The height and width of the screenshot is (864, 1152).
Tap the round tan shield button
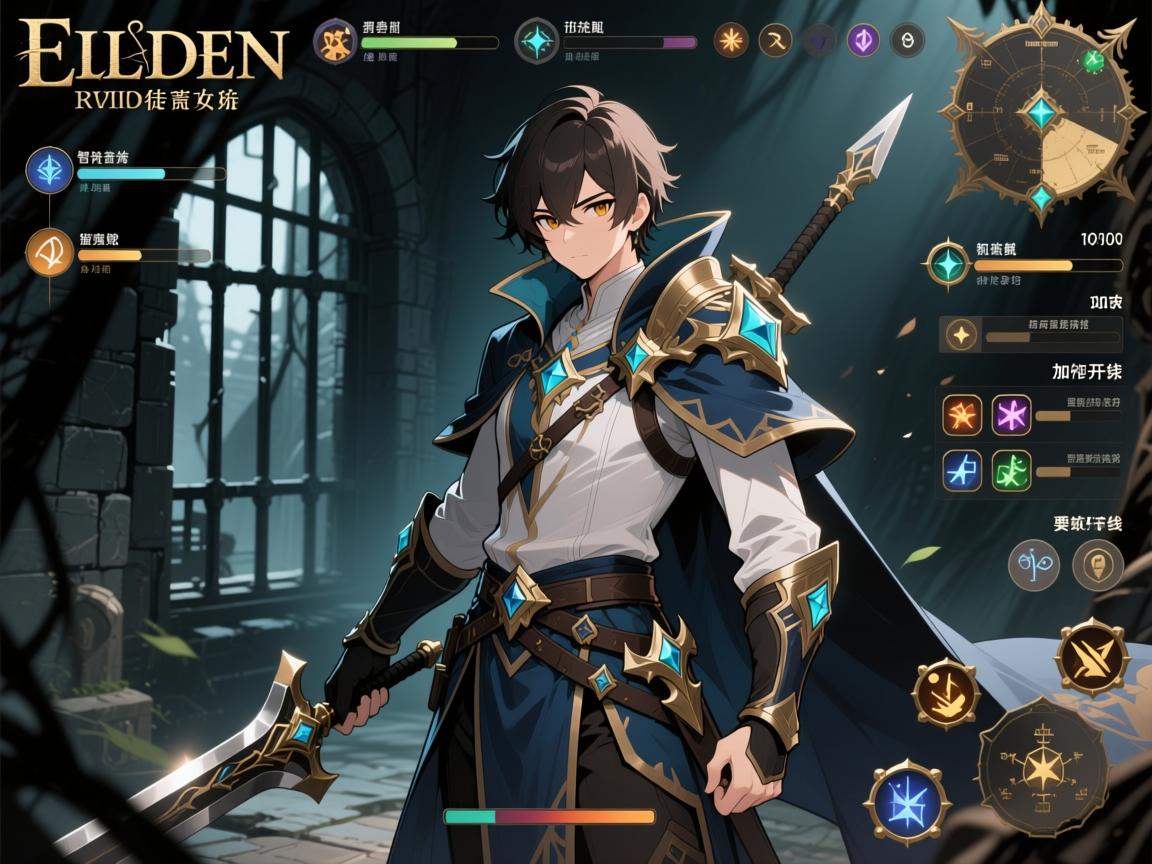(x=1097, y=566)
